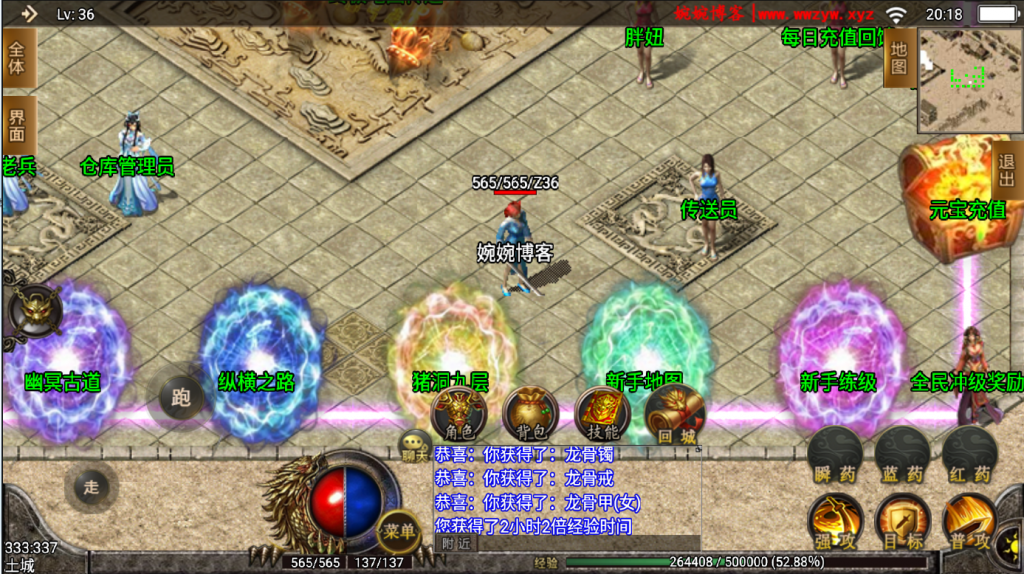1024x574 pixels.
Task: Tap the 普攻 normal attack button
Action: [969, 521]
